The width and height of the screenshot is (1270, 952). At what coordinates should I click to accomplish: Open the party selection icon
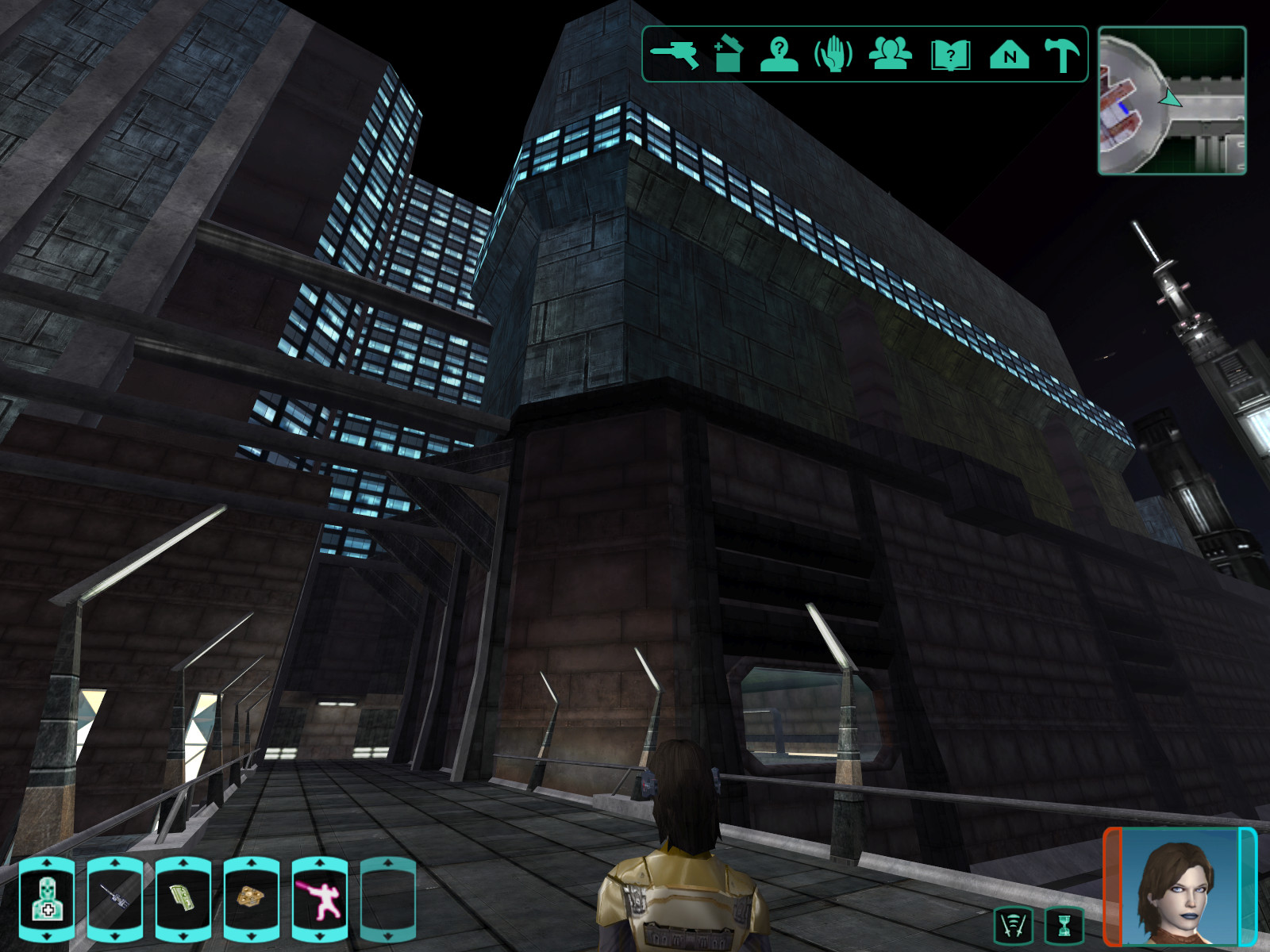pyautogui.click(x=891, y=55)
